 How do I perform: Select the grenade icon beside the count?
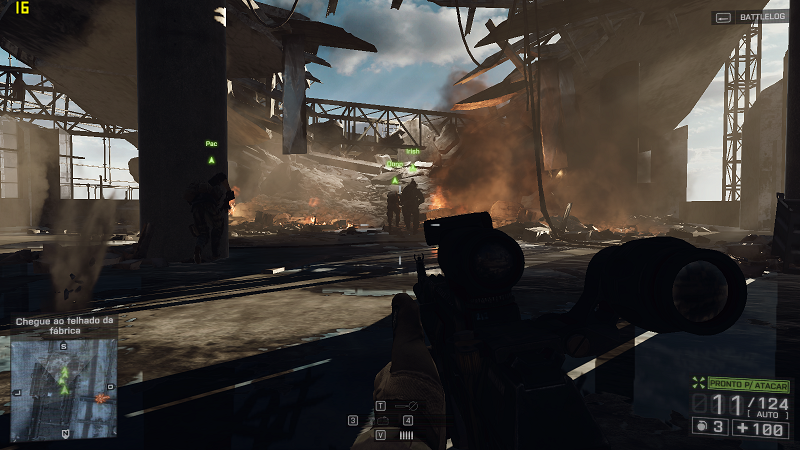pyautogui.click(x=702, y=427)
